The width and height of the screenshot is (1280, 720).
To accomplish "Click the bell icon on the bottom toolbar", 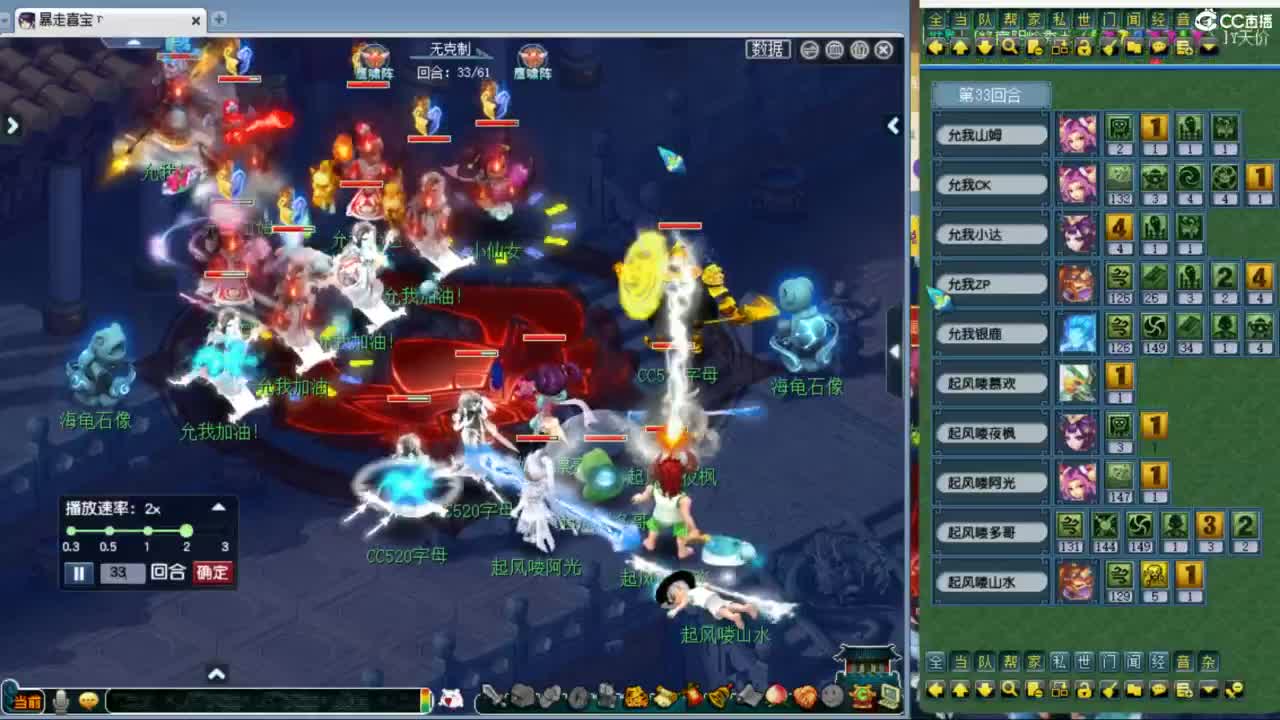I will [718, 696].
